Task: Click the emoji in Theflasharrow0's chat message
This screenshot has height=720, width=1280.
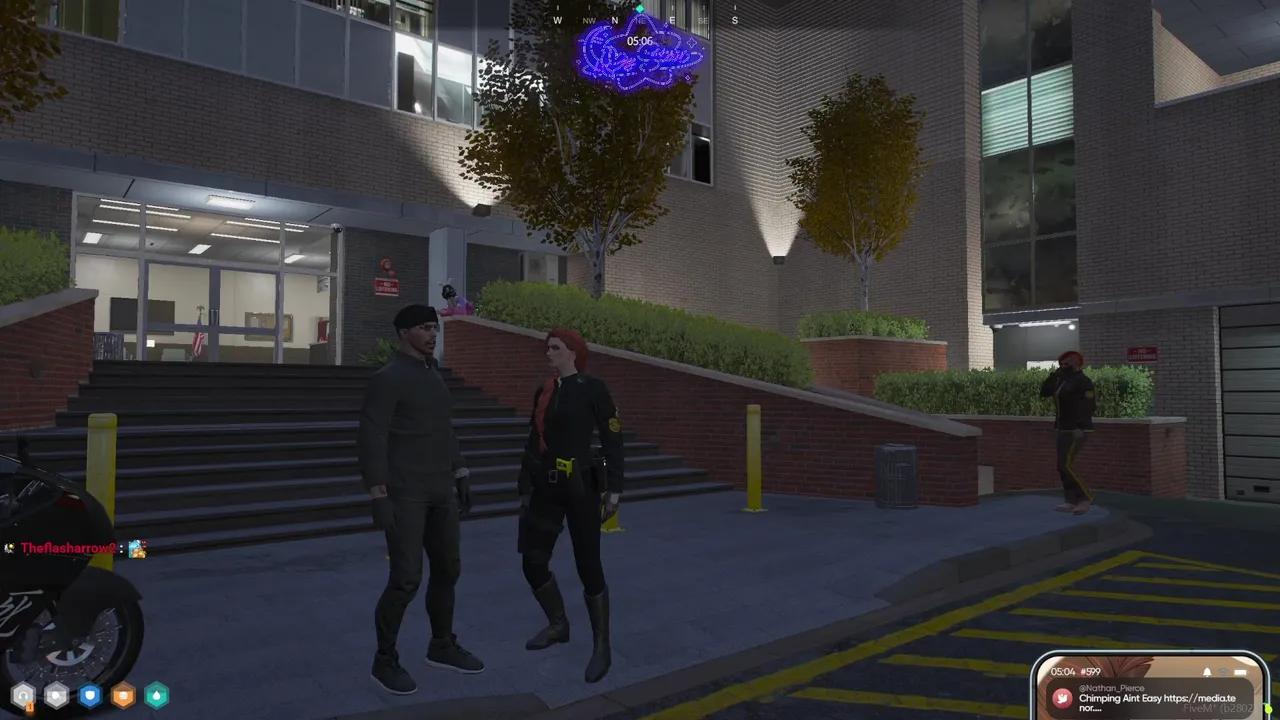Action: (137, 548)
